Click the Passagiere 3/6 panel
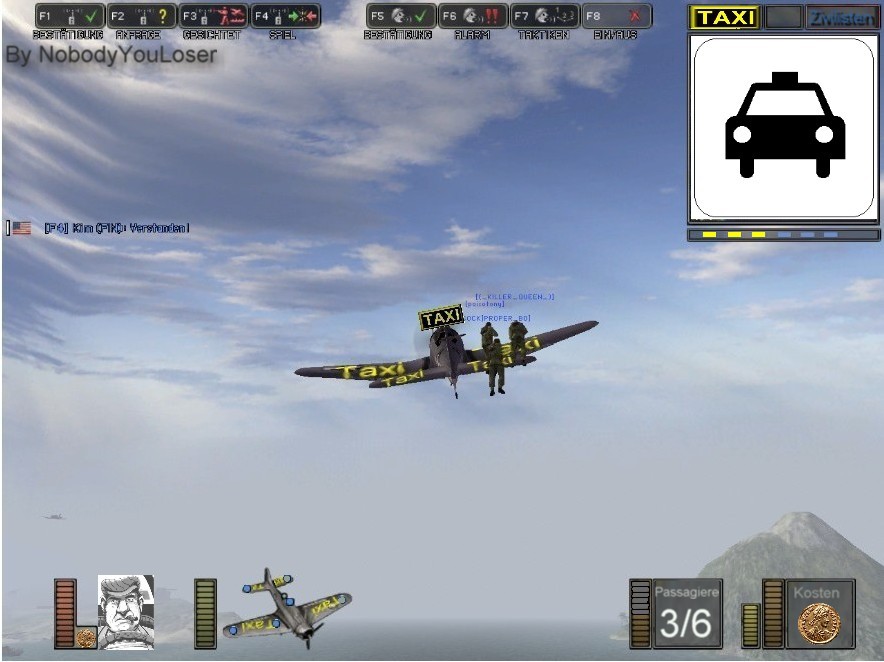 [x=686, y=613]
